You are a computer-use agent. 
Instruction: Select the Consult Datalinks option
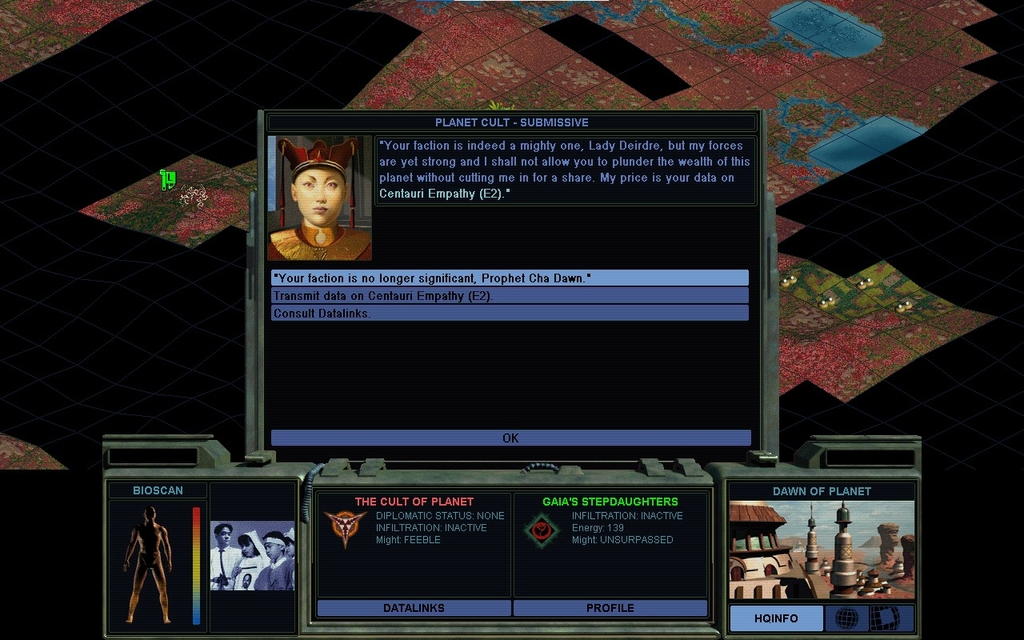(509, 313)
